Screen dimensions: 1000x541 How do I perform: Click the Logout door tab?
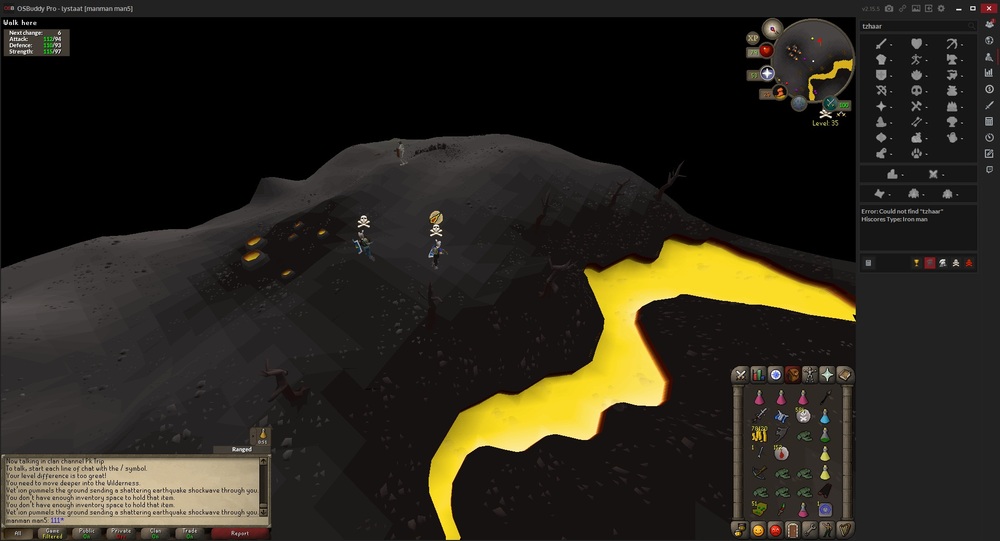[792, 529]
